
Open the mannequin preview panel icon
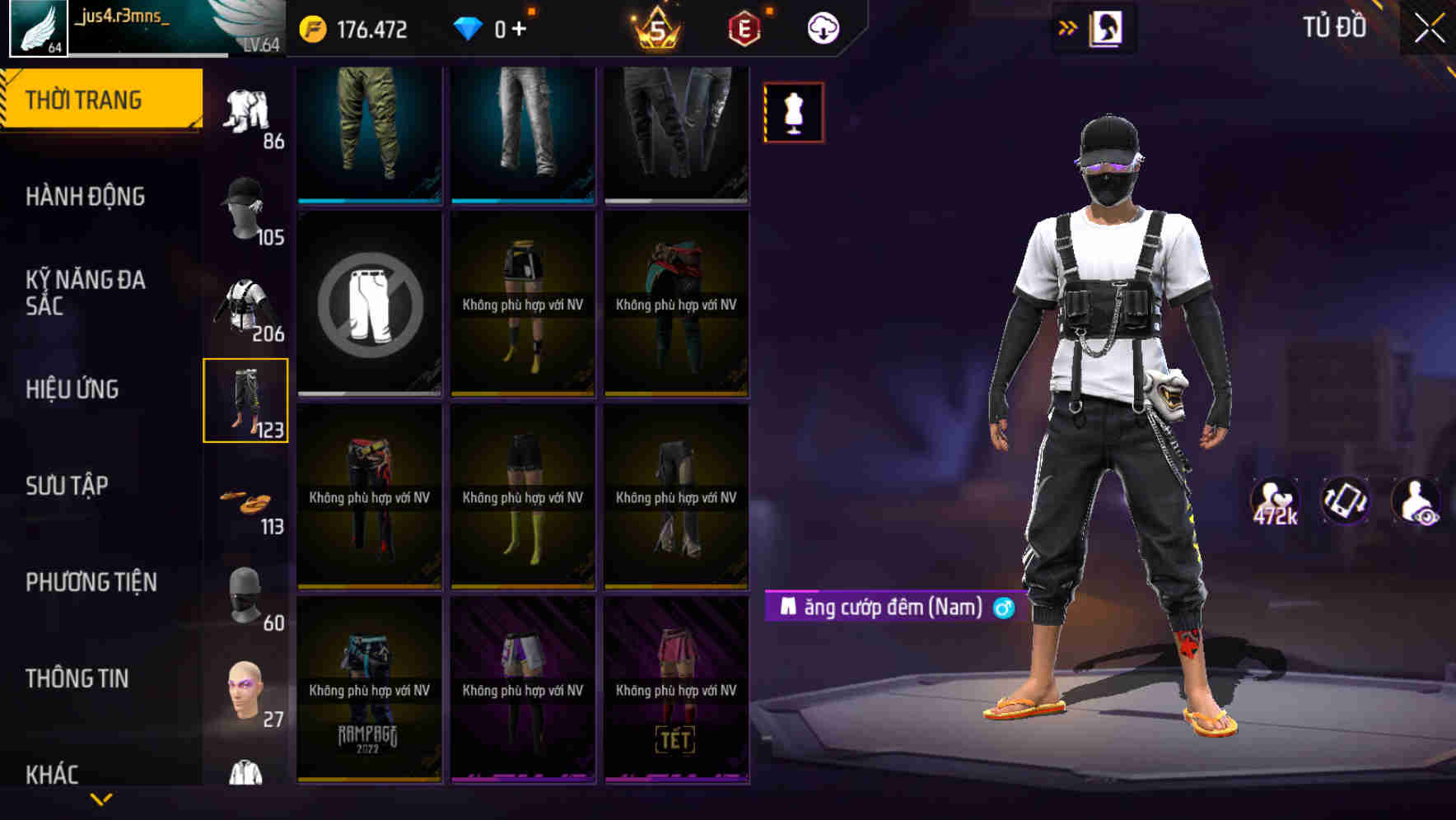pos(793,114)
